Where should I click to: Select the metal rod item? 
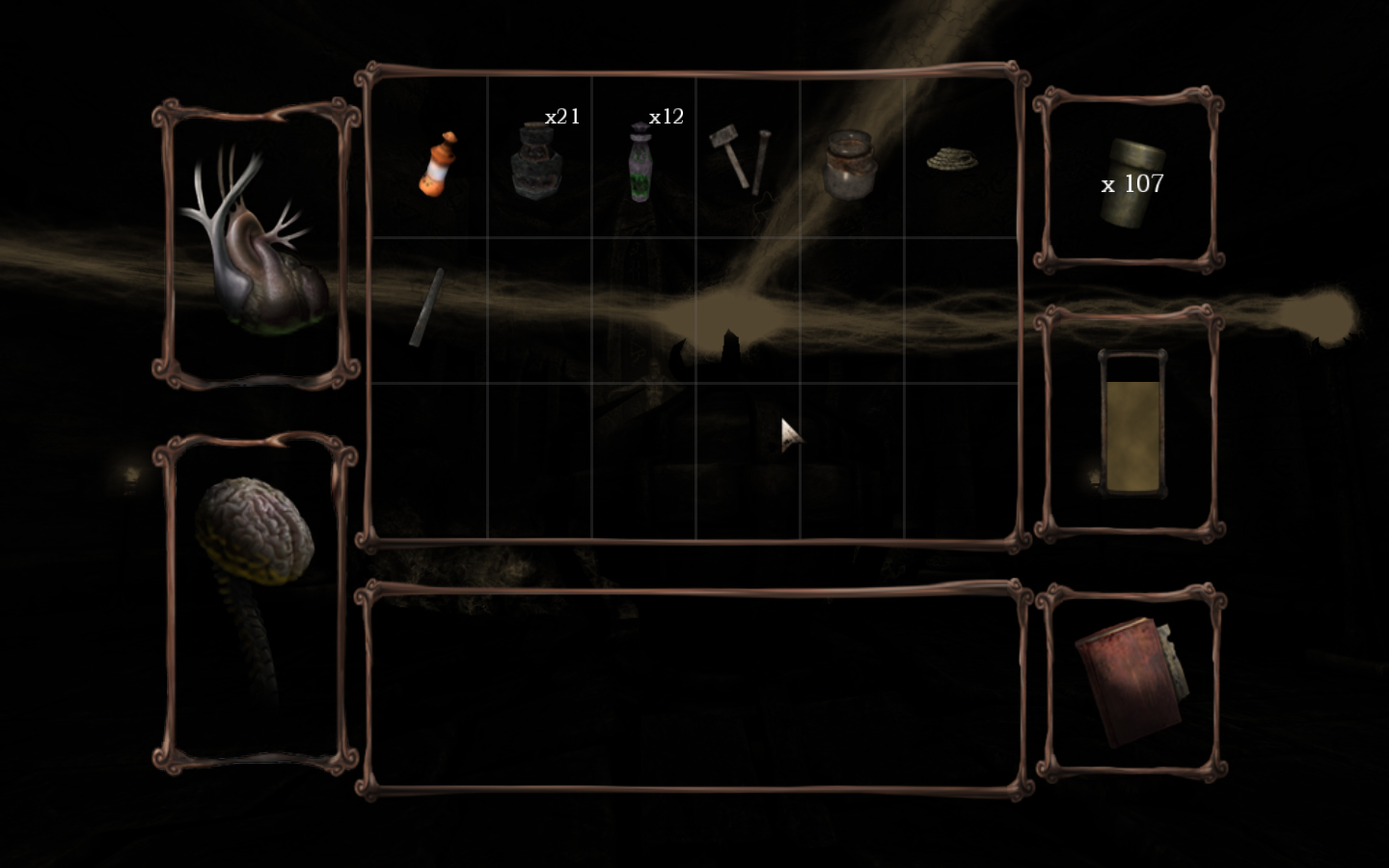pyautogui.click(x=427, y=307)
